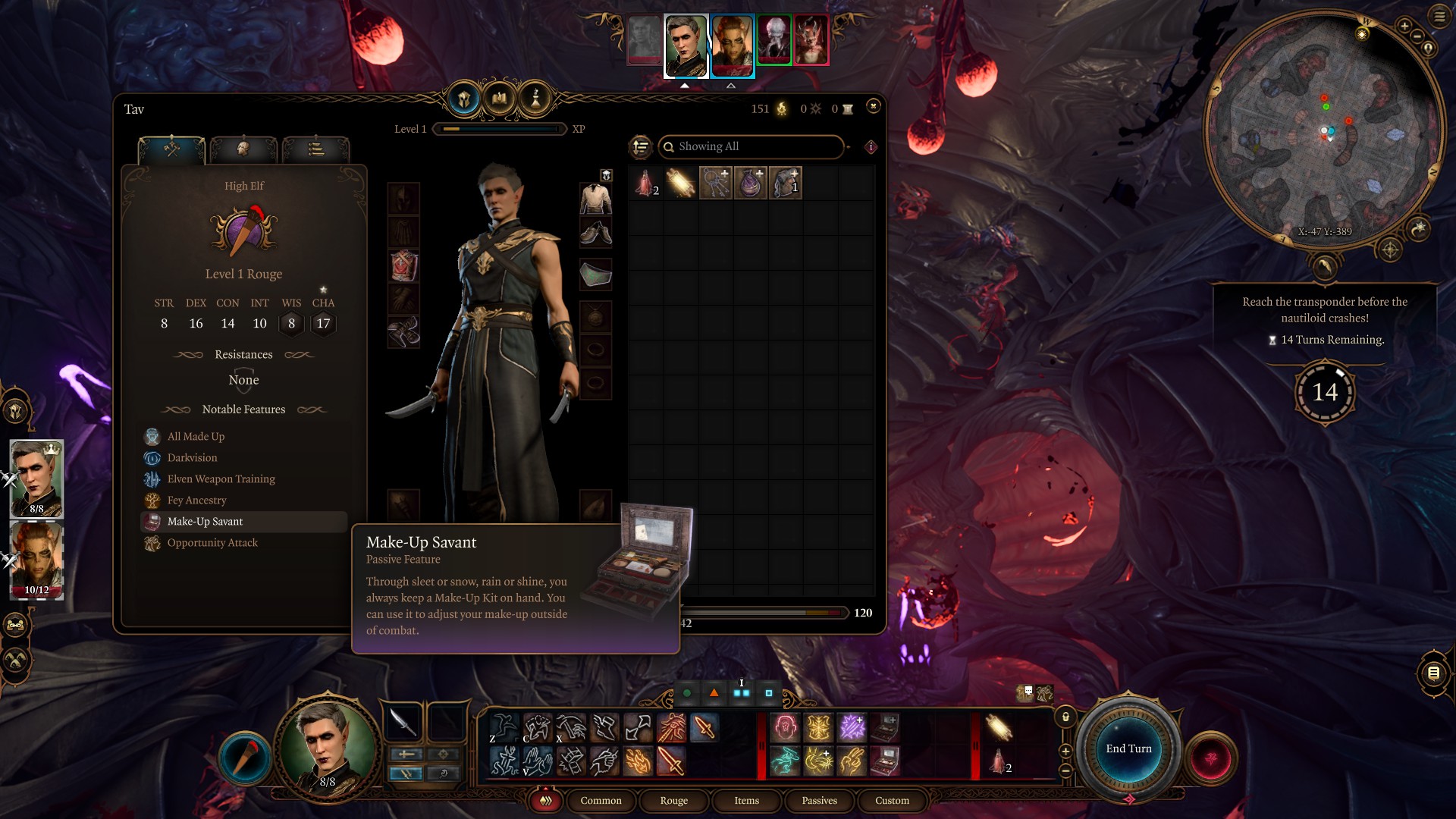Viewport: 1456px width, 819px height.
Task: Switch to the Common hotbar tab
Action: pyautogui.click(x=601, y=800)
